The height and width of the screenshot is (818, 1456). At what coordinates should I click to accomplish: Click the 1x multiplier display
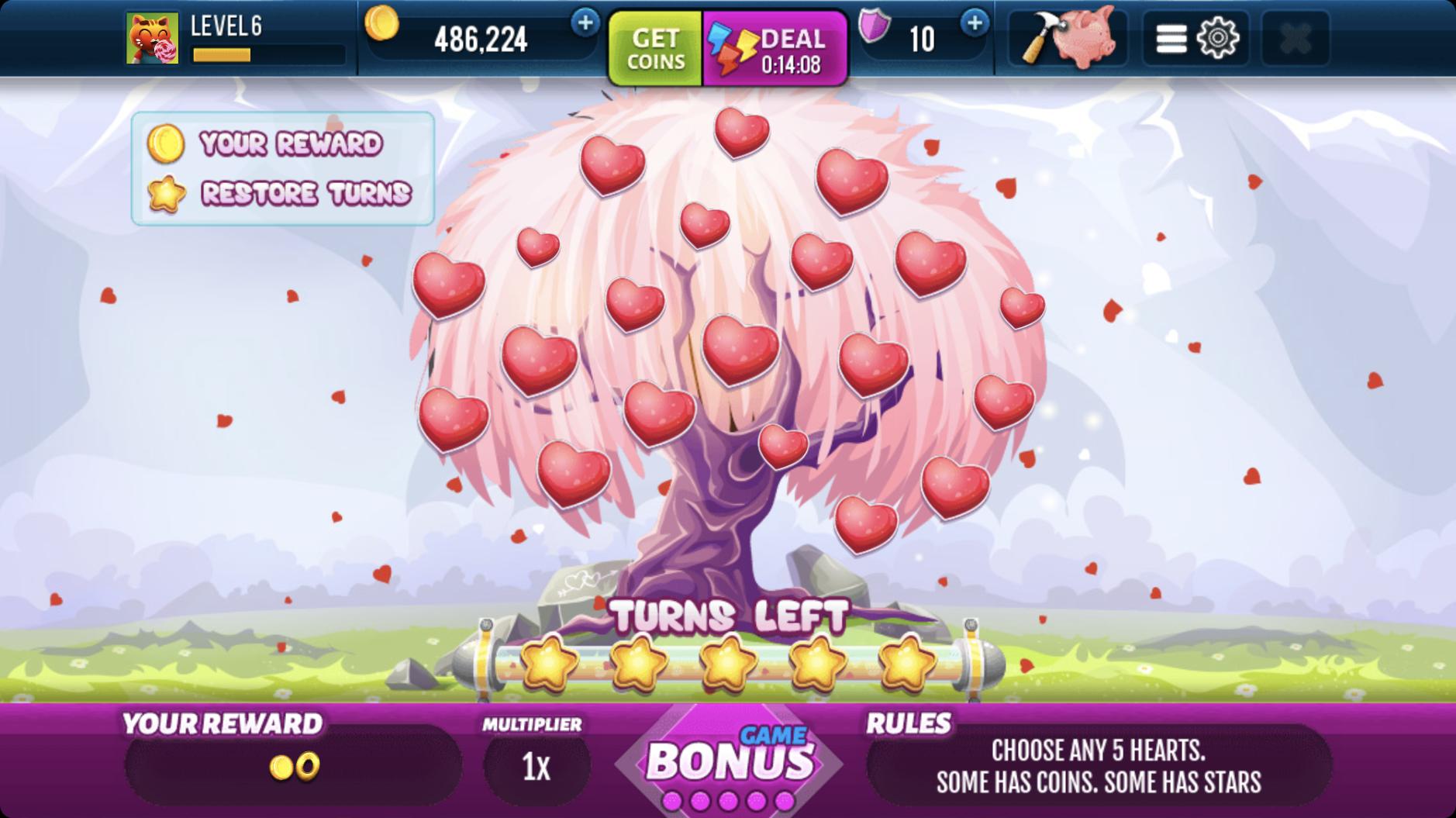click(x=537, y=765)
